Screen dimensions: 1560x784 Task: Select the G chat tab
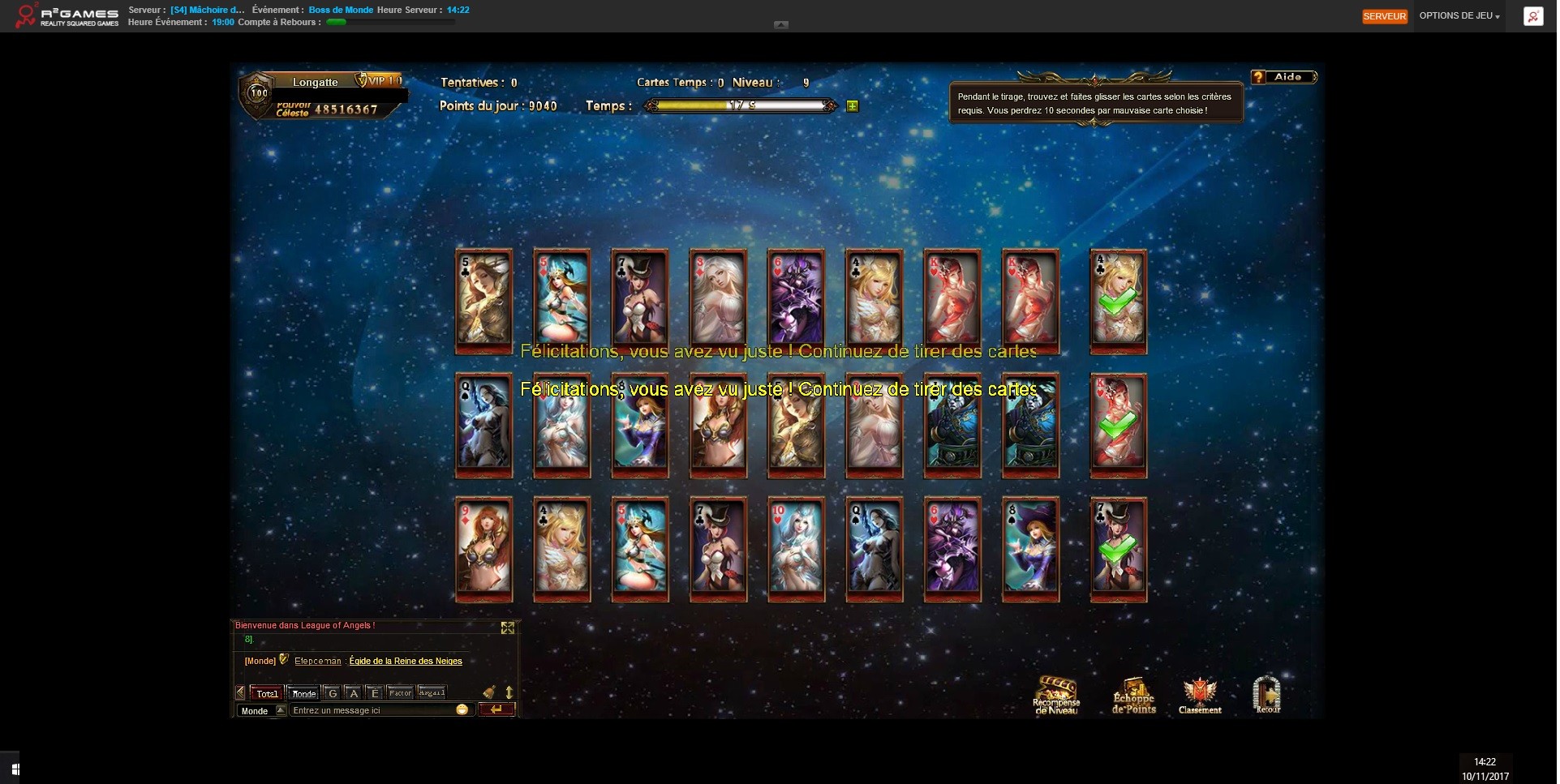tap(332, 693)
